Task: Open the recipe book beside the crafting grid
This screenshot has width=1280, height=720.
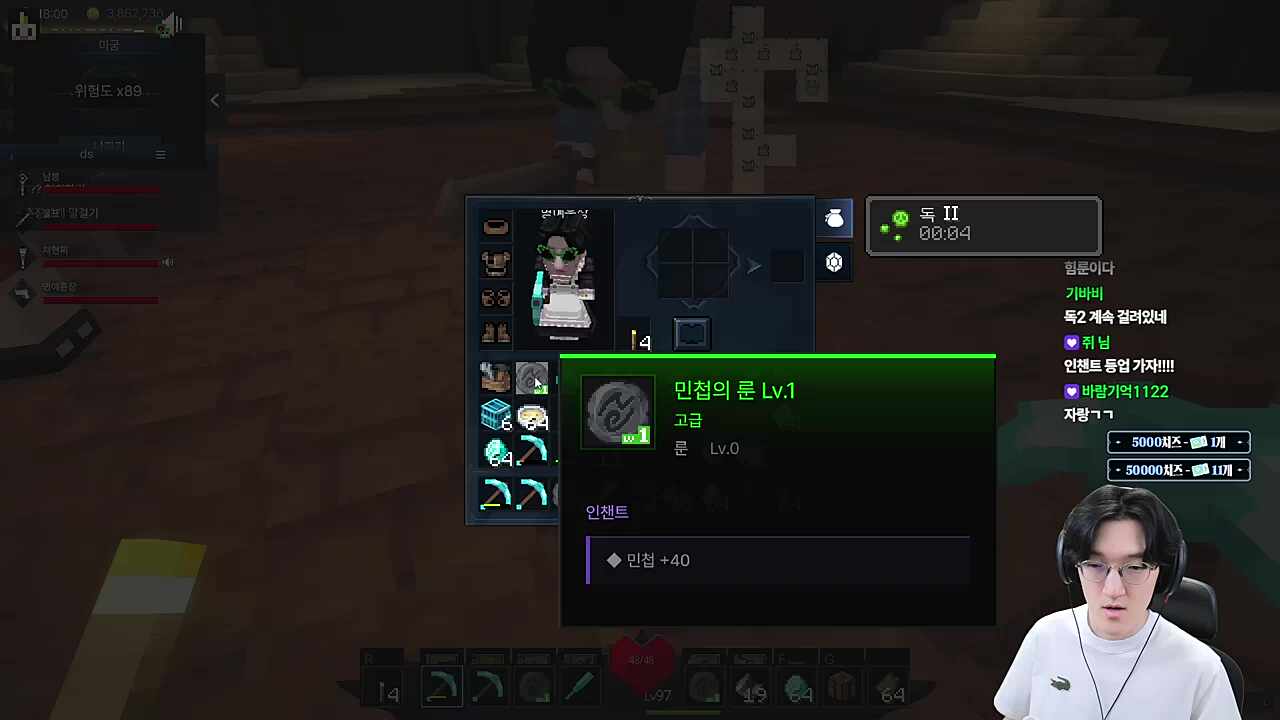Action: pos(691,333)
